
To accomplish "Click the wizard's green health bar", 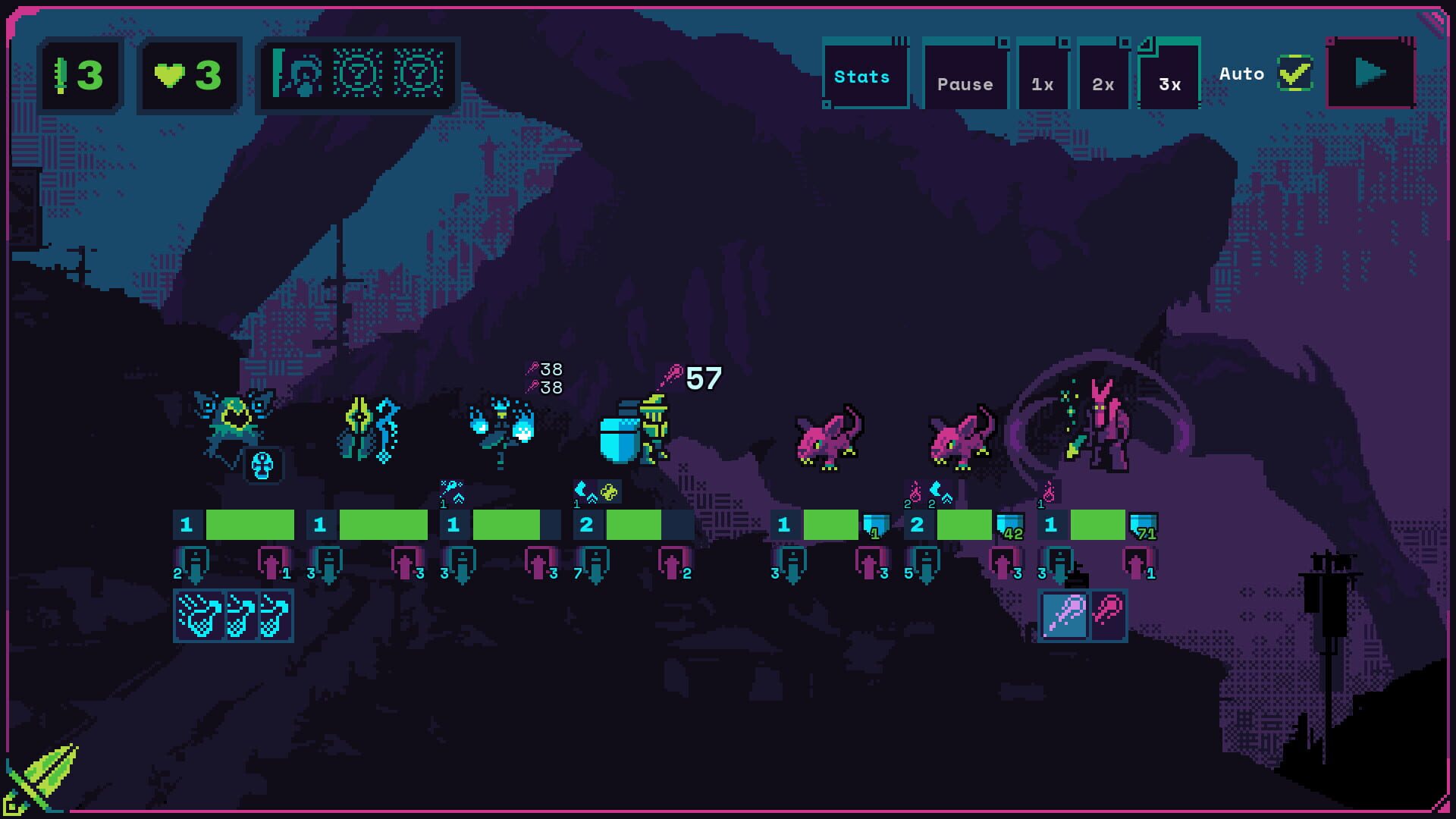I will [x=635, y=523].
